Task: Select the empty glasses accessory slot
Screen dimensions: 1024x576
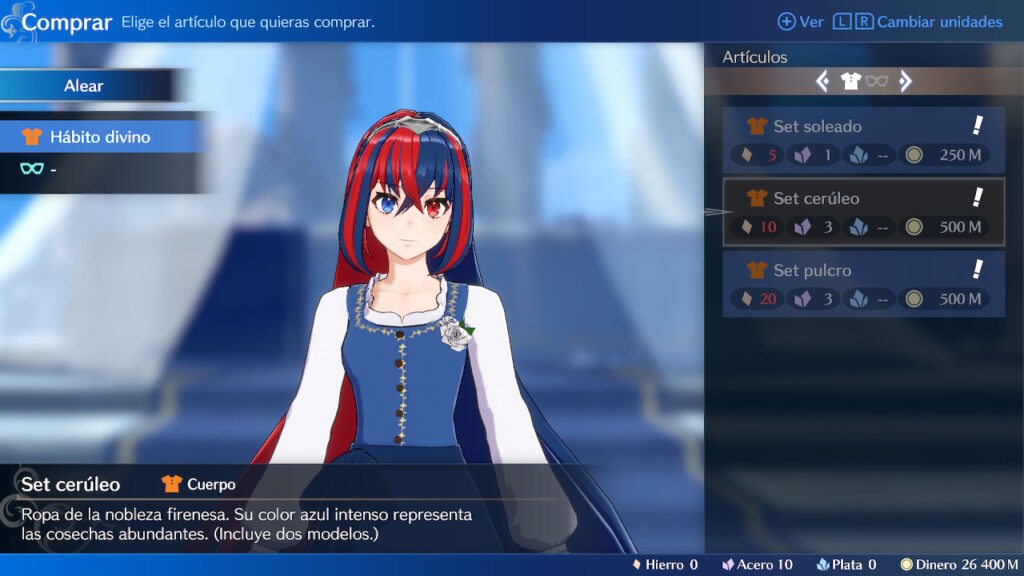Action: [100, 169]
